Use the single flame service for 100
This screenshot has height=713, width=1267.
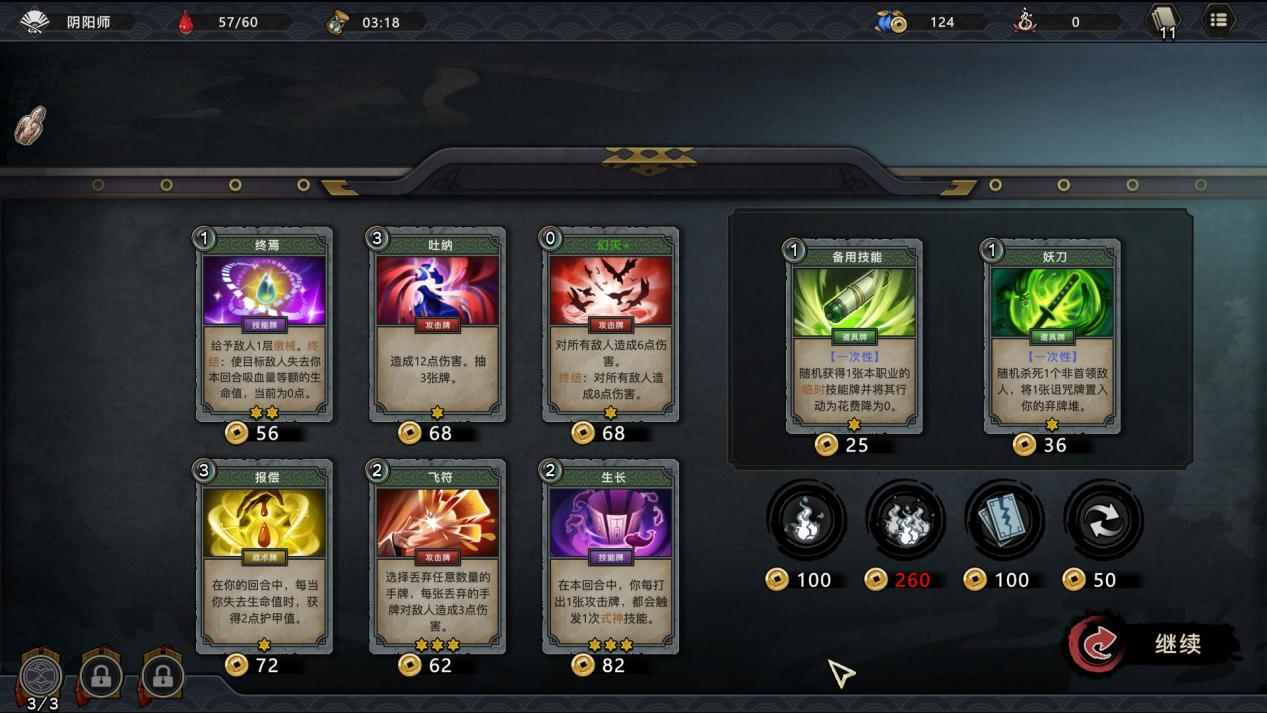[x=806, y=520]
